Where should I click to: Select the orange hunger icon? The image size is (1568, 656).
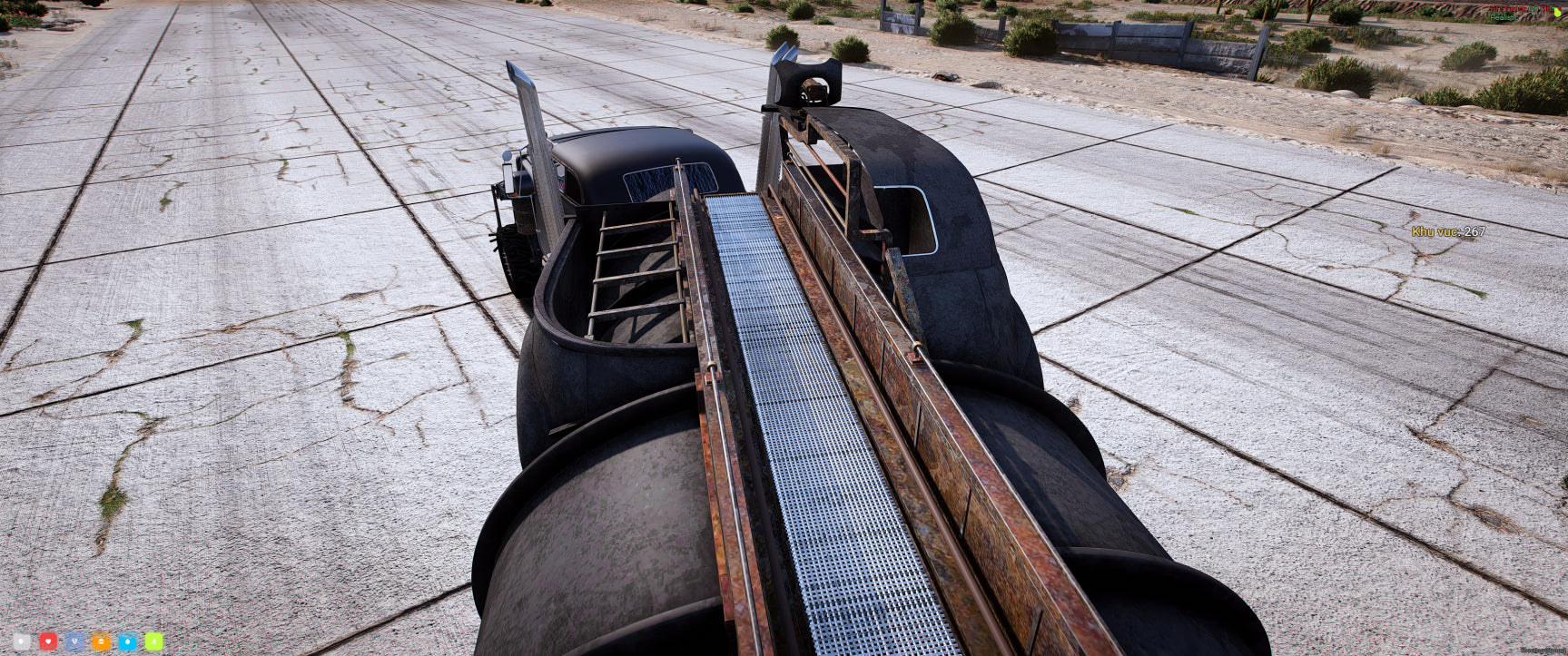point(101,641)
